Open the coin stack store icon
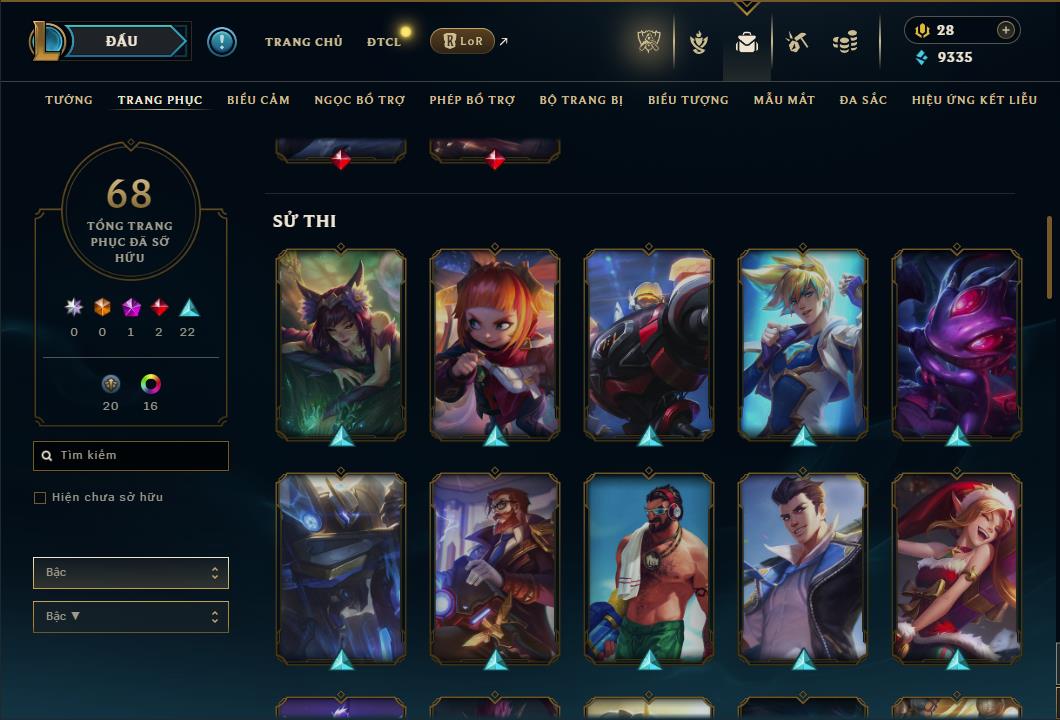The height and width of the screenshot is (720, 1060). tap(845, 42)
